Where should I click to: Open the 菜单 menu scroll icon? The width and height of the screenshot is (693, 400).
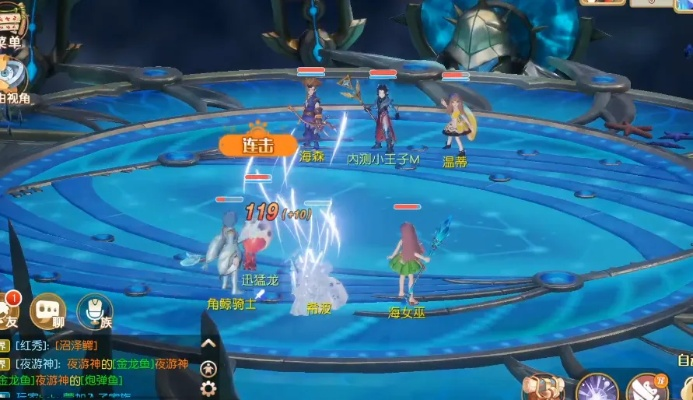(10, 22)
